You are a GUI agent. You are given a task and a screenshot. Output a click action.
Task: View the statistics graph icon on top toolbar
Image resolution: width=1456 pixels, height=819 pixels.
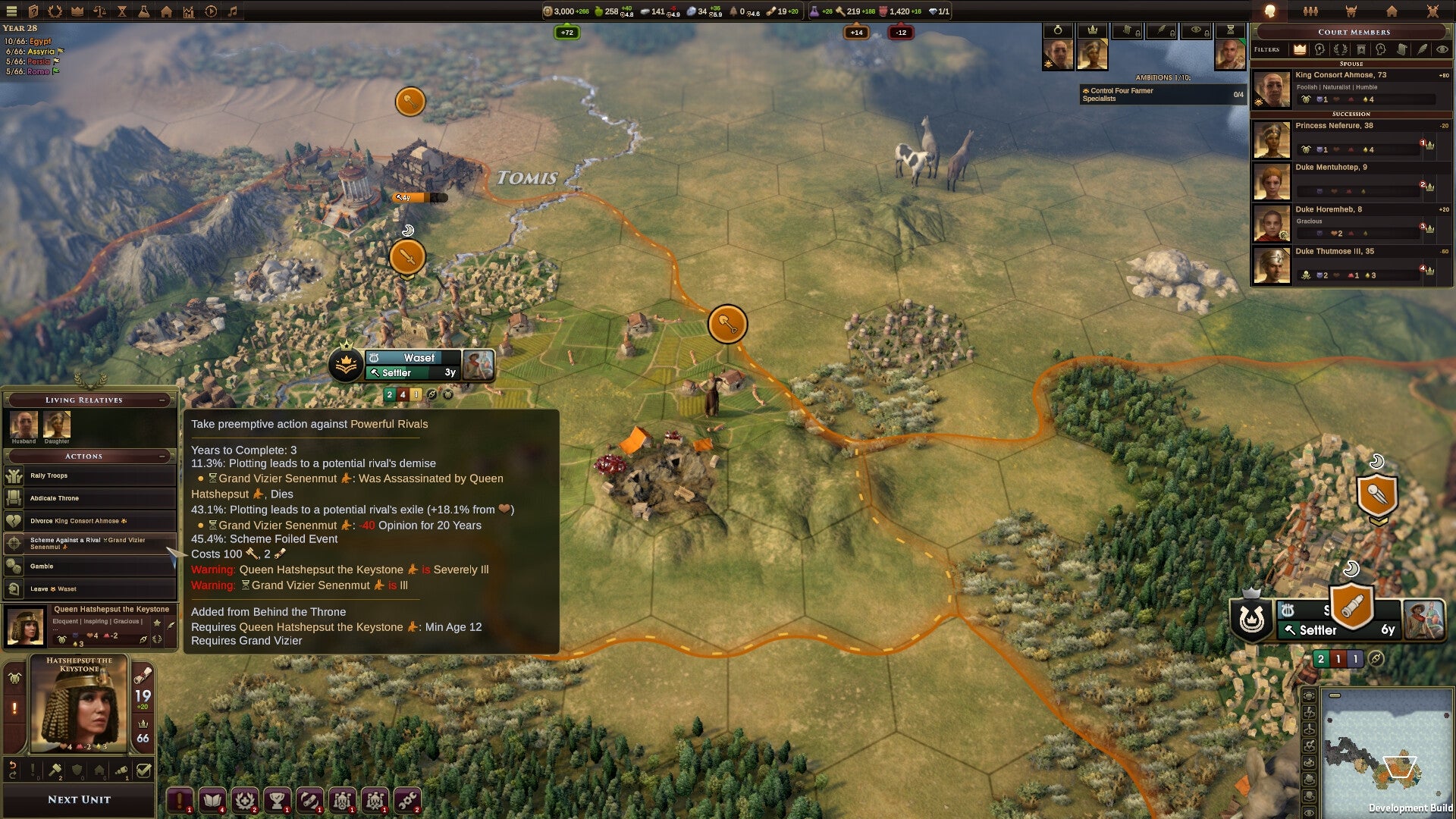[x=188, y=11]
